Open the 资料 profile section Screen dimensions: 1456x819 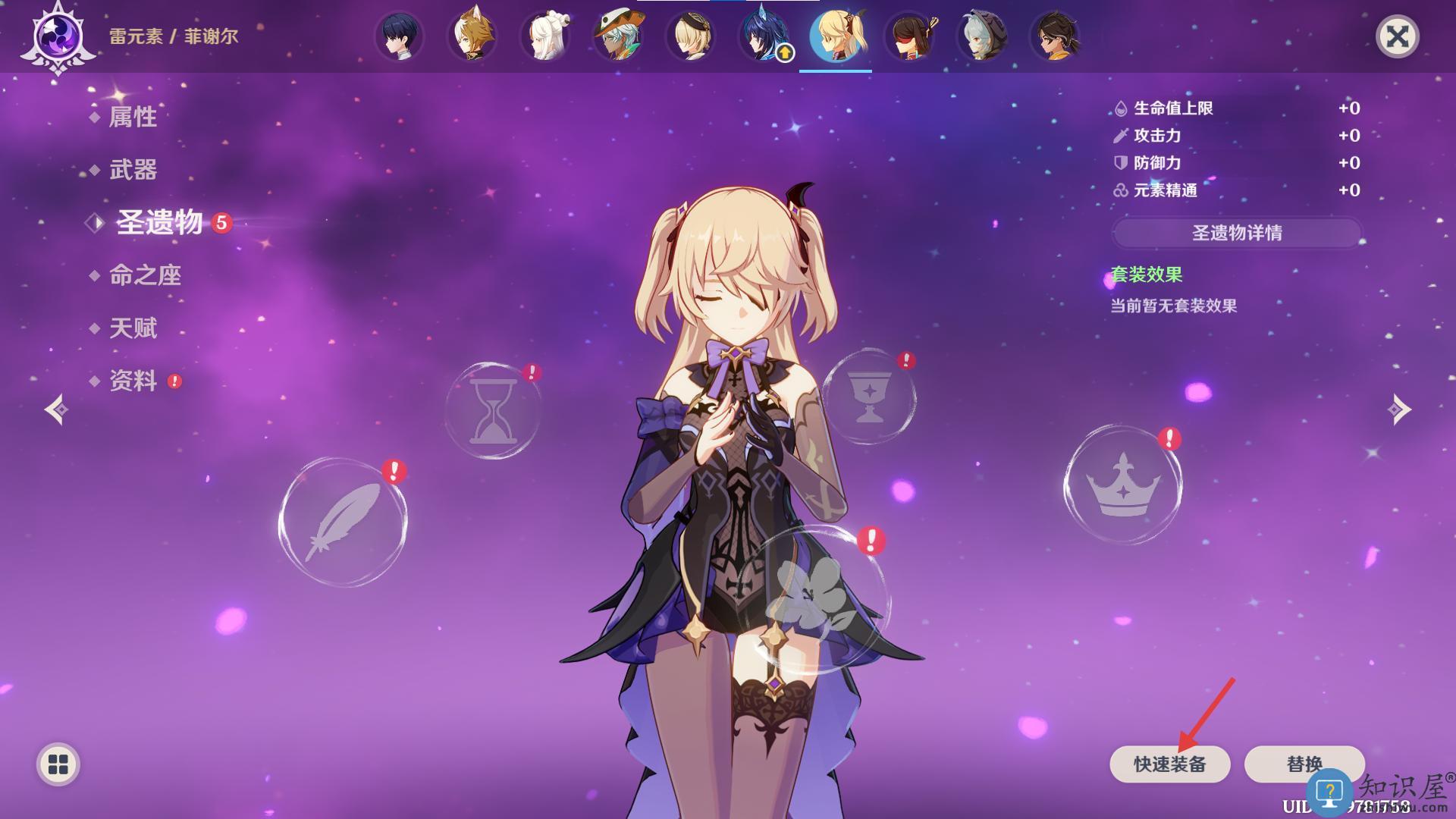click(x=133, y=381)
